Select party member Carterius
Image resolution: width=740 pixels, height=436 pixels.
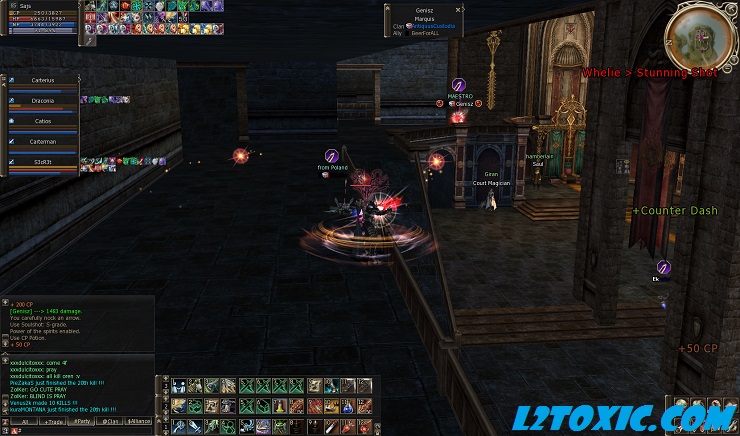point(44,80)
